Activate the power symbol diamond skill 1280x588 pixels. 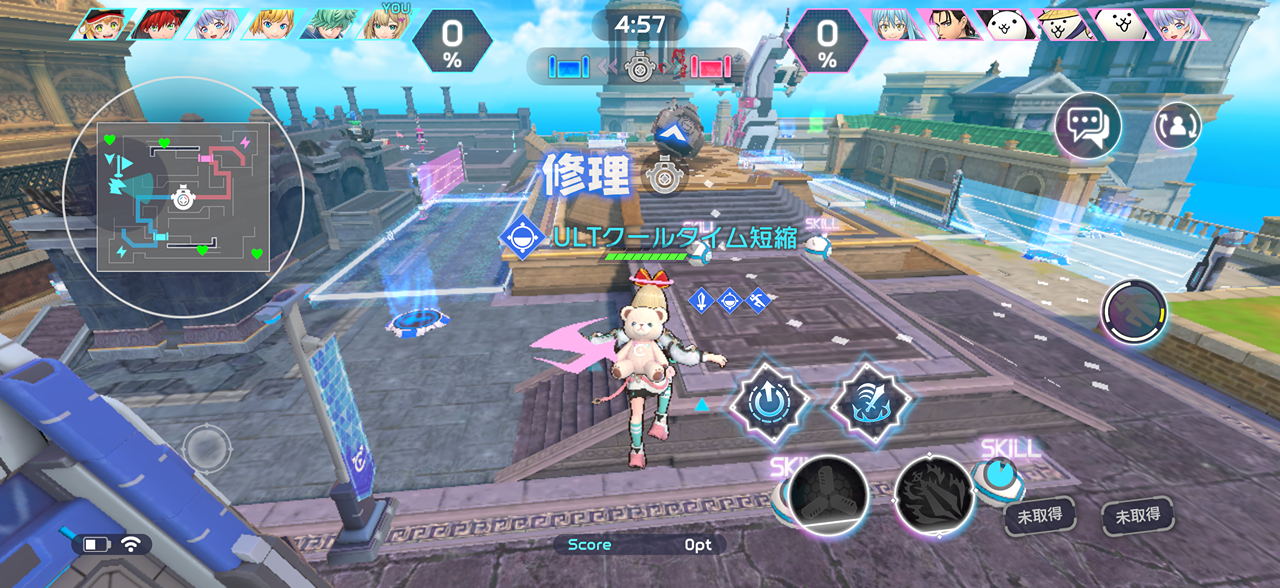pos(768,403)
